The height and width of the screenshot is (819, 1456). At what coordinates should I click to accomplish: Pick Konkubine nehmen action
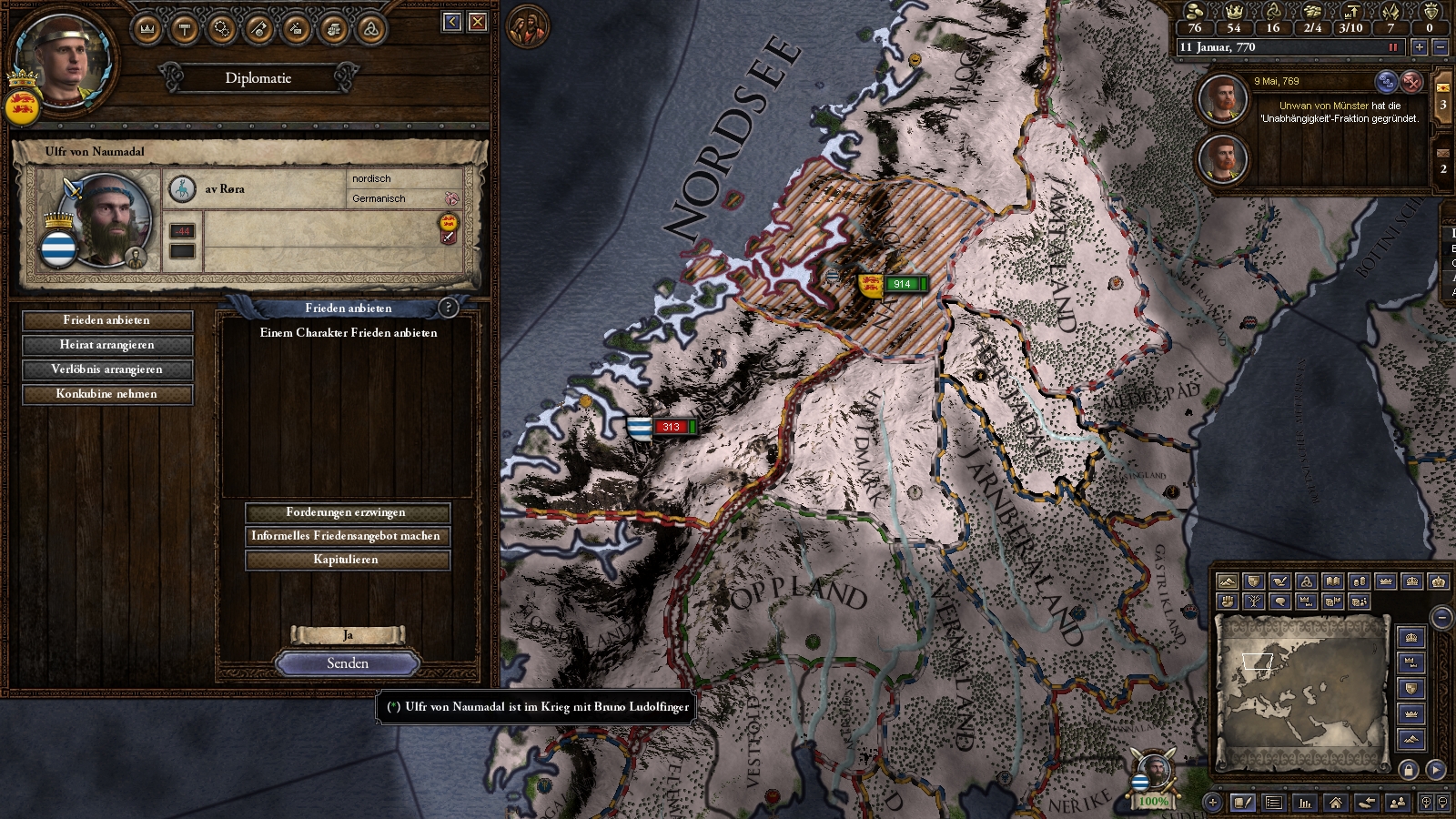[107, 394]
